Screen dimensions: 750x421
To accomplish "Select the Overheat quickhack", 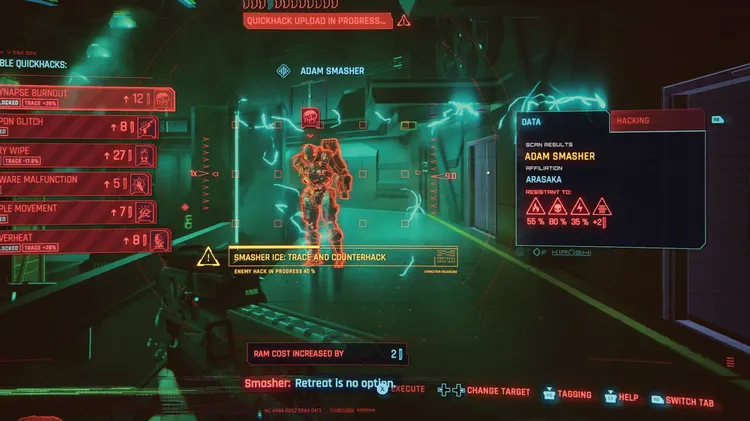I will pos(80,240).
